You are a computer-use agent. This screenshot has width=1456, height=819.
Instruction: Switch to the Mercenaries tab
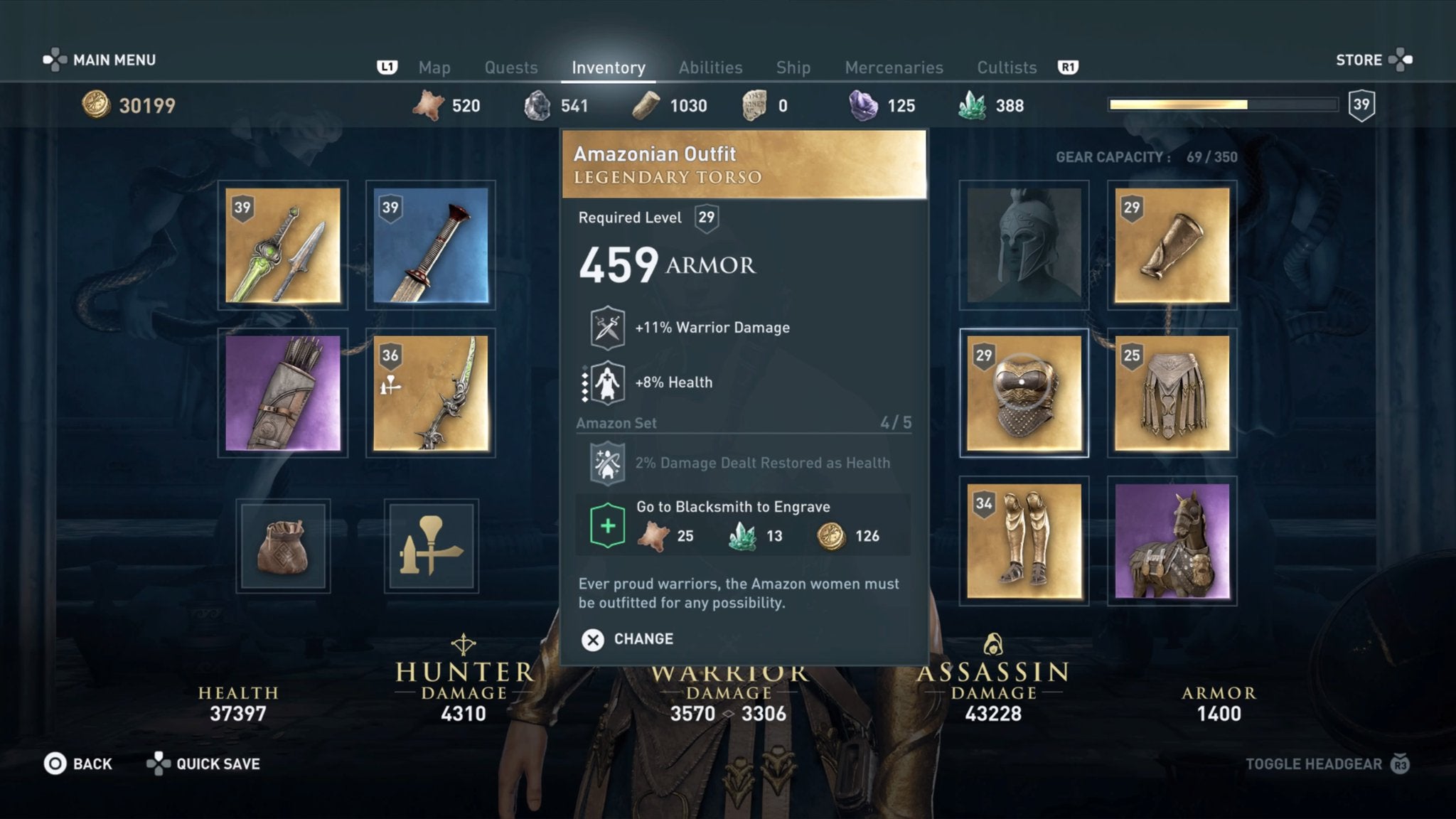click(x=894, y=68)
